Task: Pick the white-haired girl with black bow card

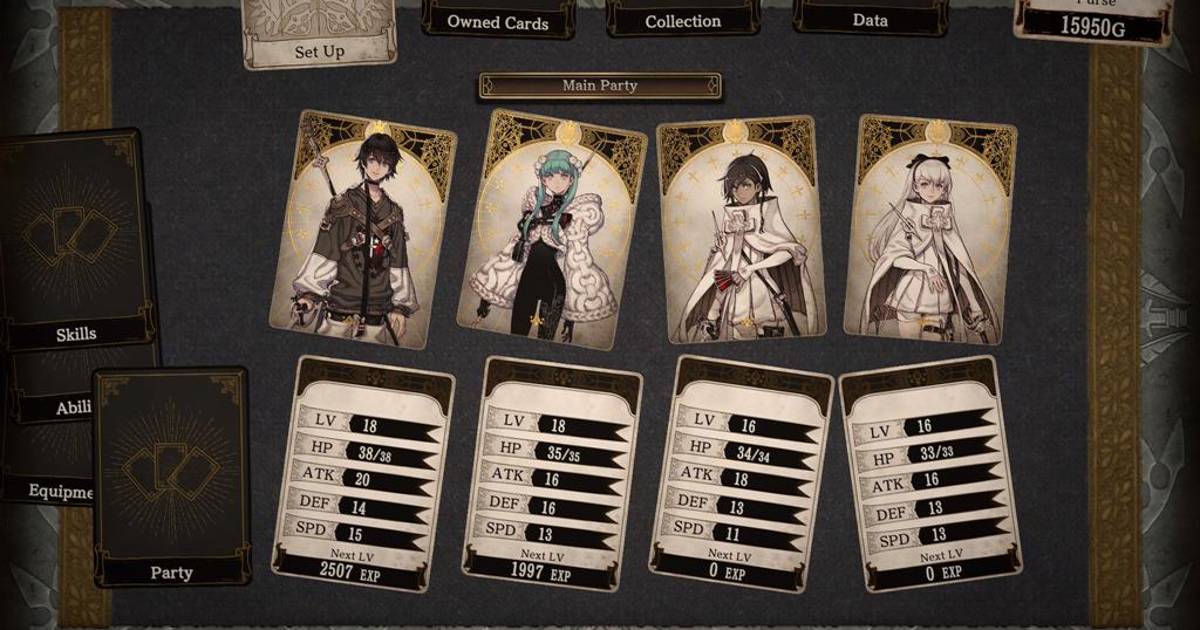Action: point(930,229)
